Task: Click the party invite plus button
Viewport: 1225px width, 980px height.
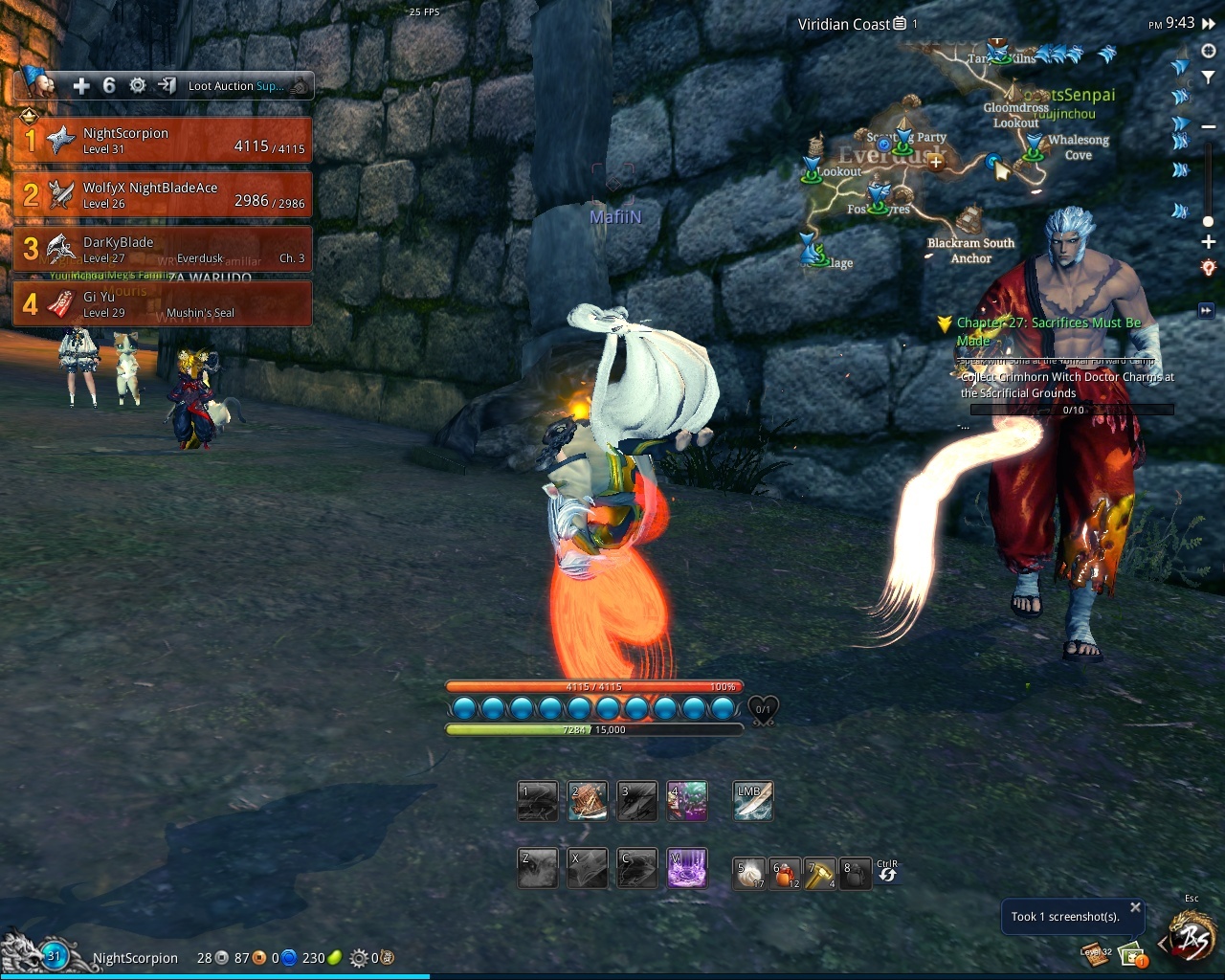Action: 81,86
